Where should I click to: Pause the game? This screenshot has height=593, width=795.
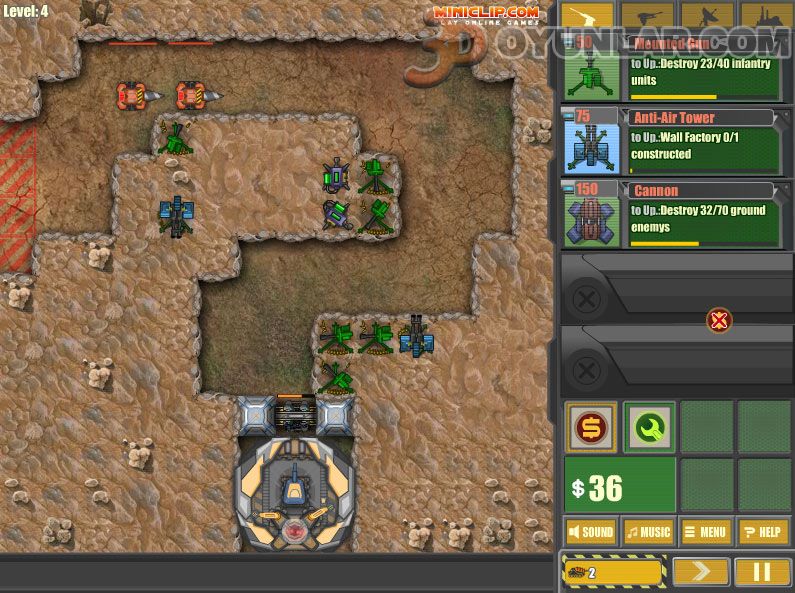pyautogui.click(x=763, y=572)
